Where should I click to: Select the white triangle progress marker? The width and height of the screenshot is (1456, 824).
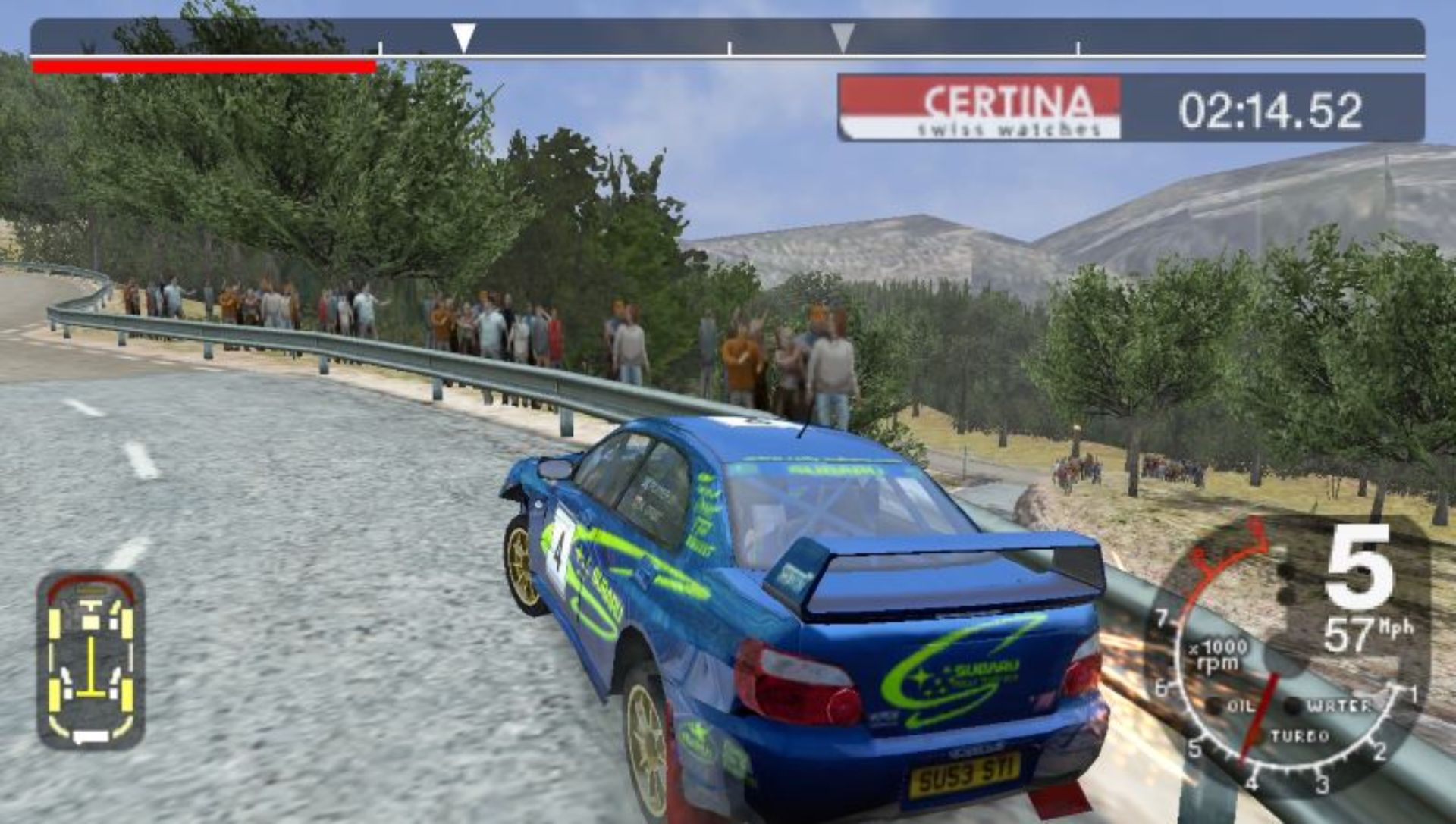click(x=463, y=37)
